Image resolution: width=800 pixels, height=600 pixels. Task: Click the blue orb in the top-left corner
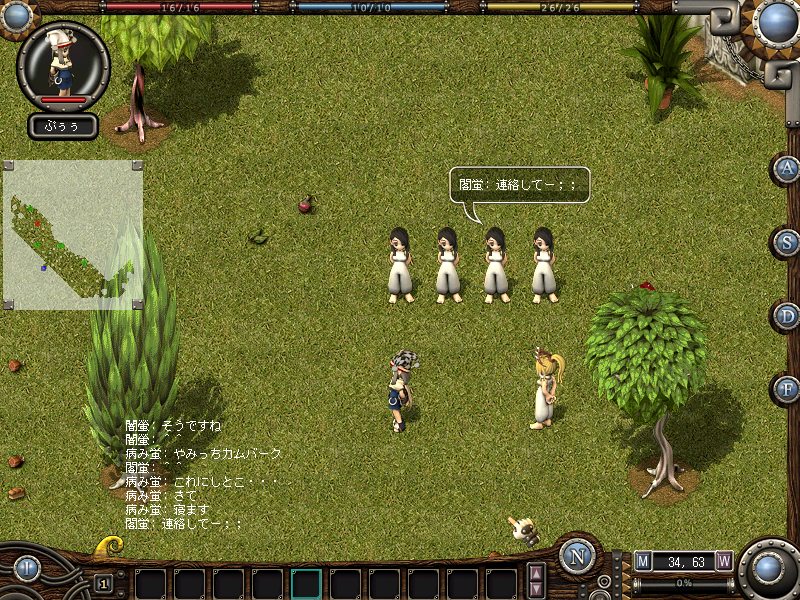click(12, 10)
